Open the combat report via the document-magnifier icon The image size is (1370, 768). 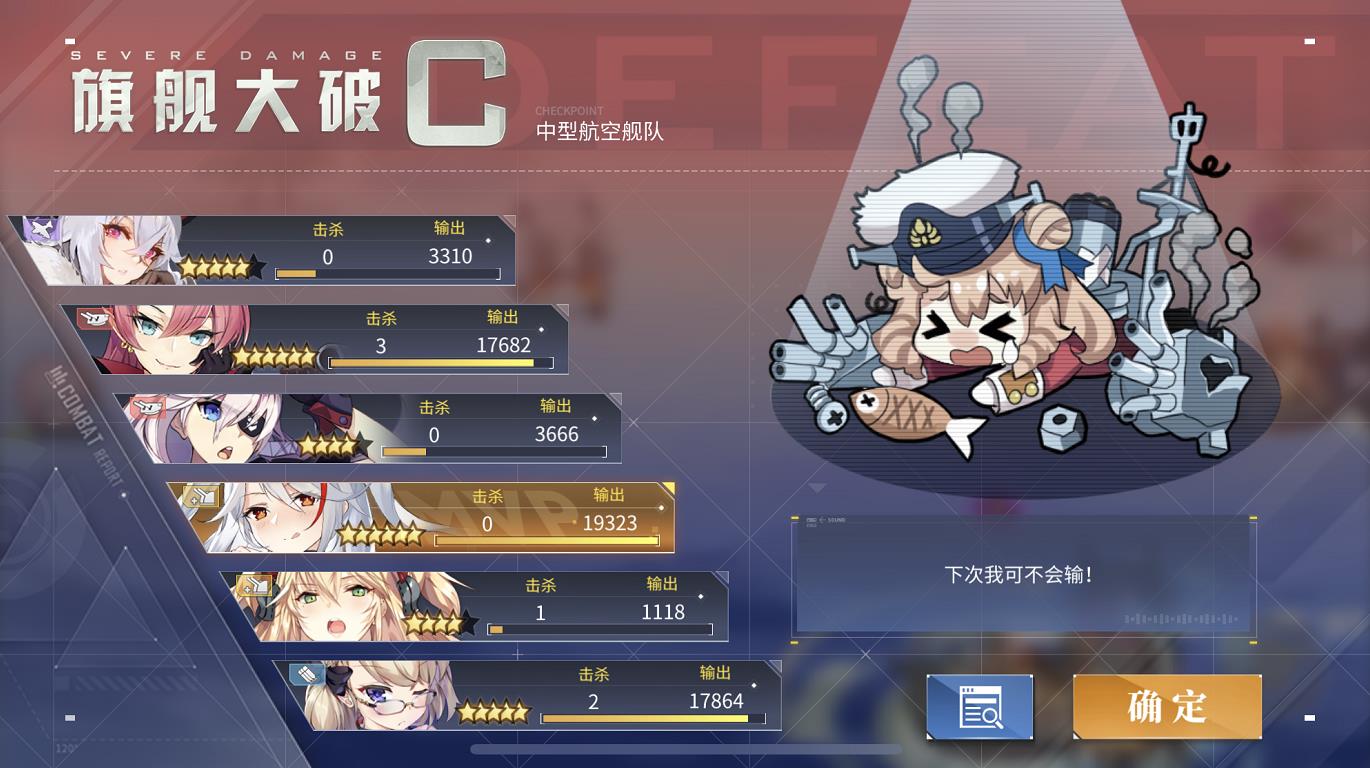pyautogui.click(x=978, y=707)
